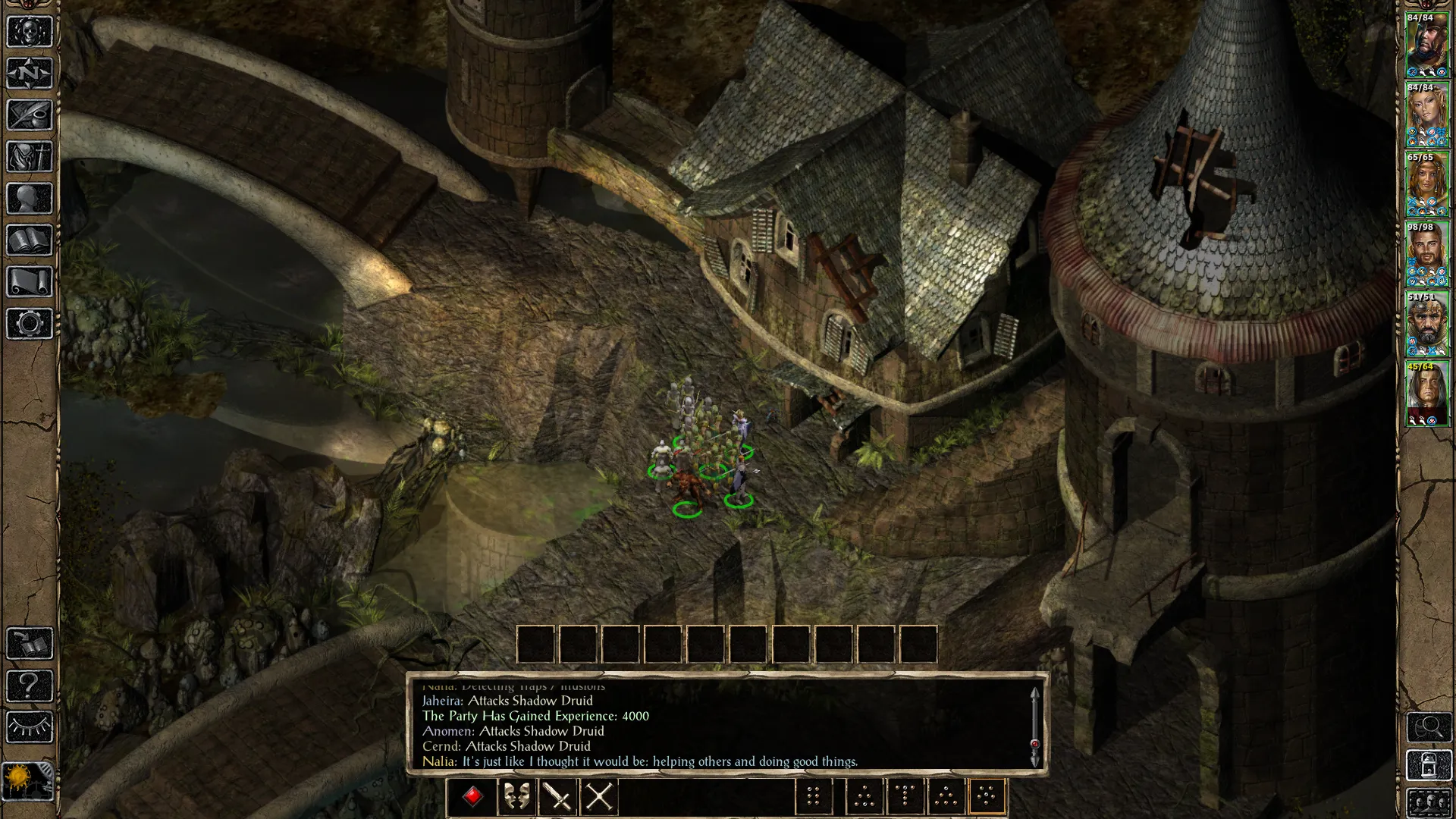1456x819 pixels.
Task: Click the red gem button on action bar
Action: click(473, 797)
